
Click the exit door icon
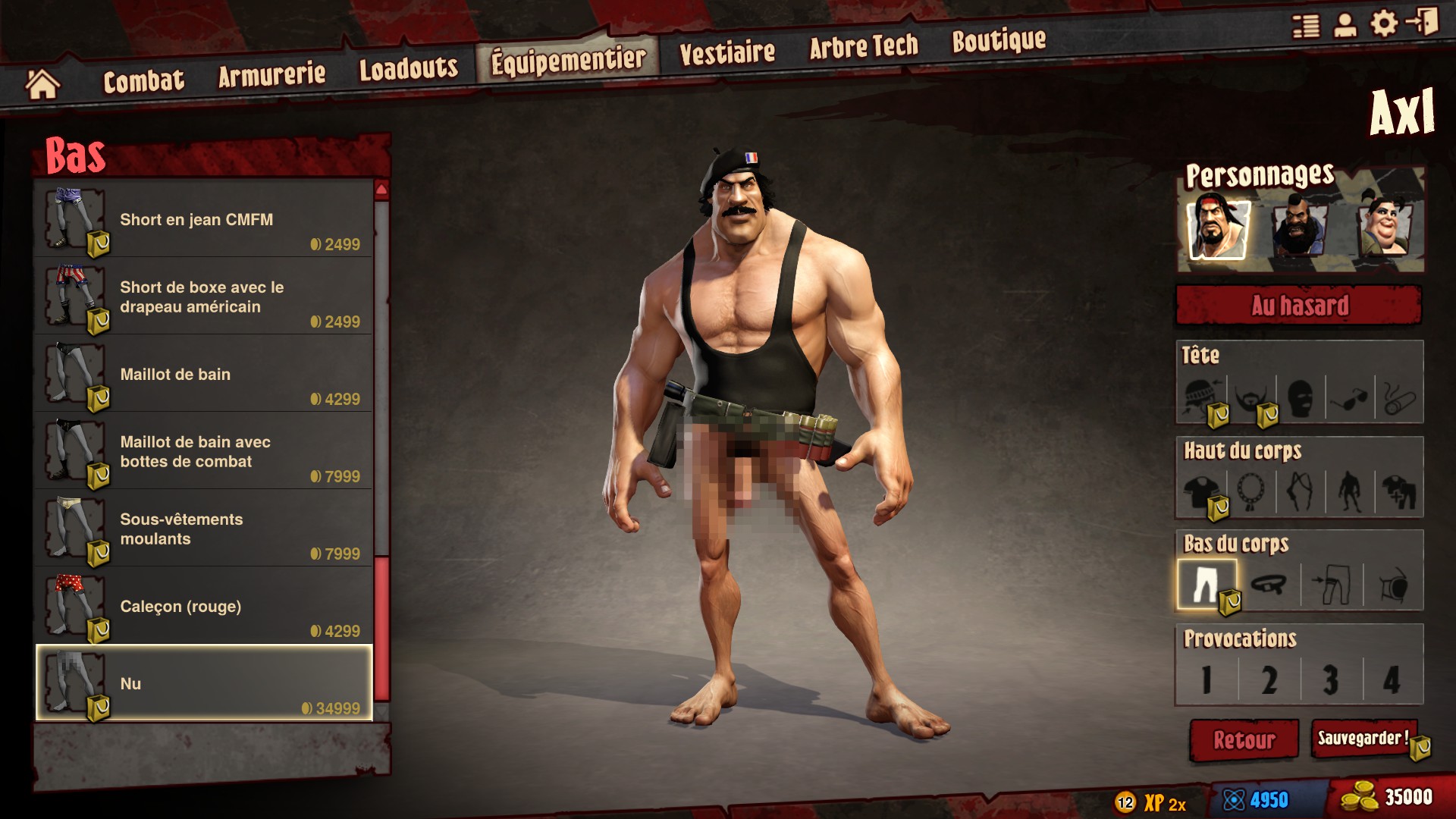(1423, 21)
